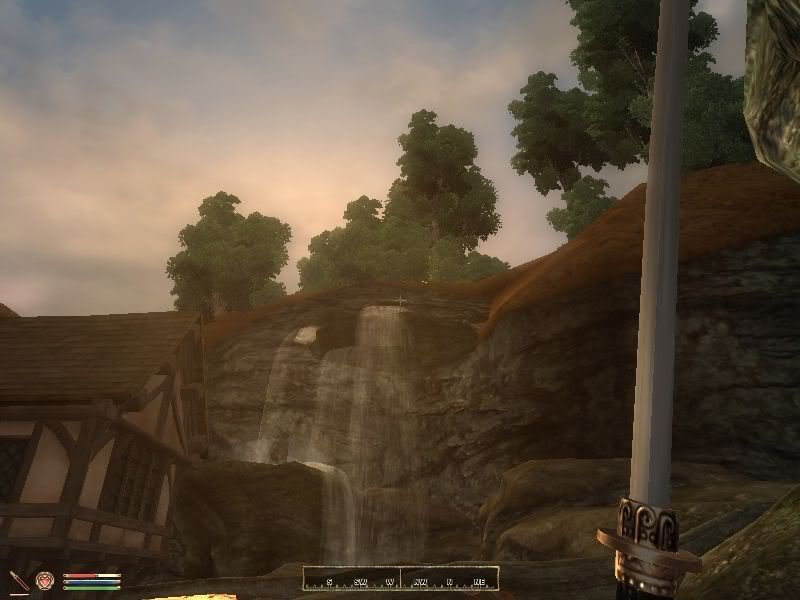The height and width of the screenshot is (600, 800).
Task: Click the equipped sword weapon icon
Action: coord(19,580)
